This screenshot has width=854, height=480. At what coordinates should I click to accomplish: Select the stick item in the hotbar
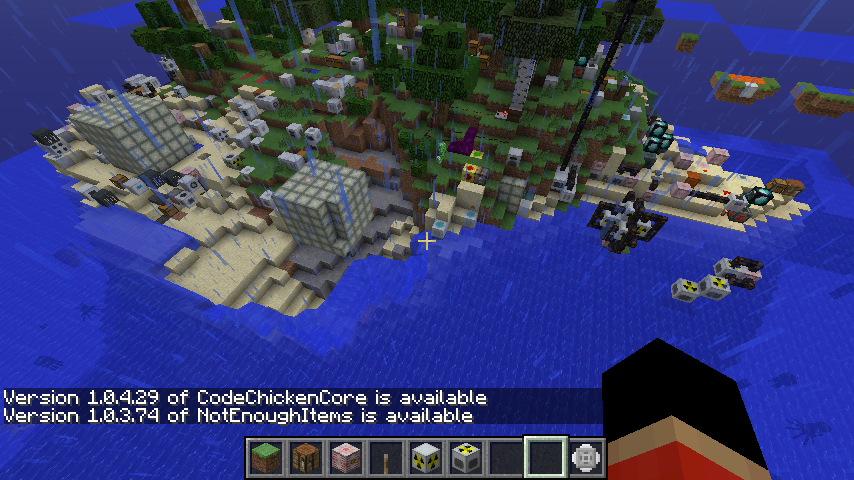(x=386, y=458)
